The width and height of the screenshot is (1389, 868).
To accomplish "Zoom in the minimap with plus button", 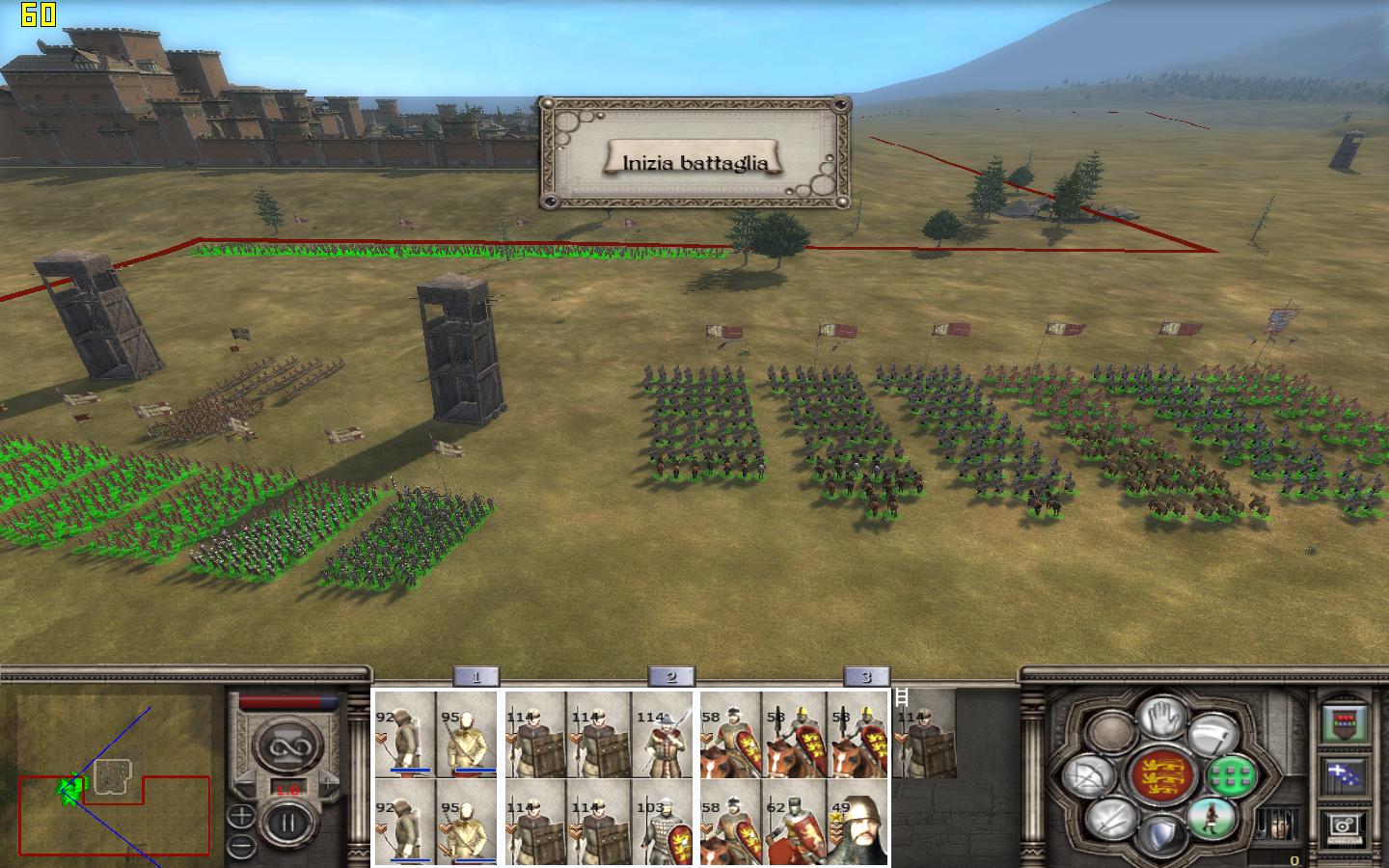I will [242, 815].
